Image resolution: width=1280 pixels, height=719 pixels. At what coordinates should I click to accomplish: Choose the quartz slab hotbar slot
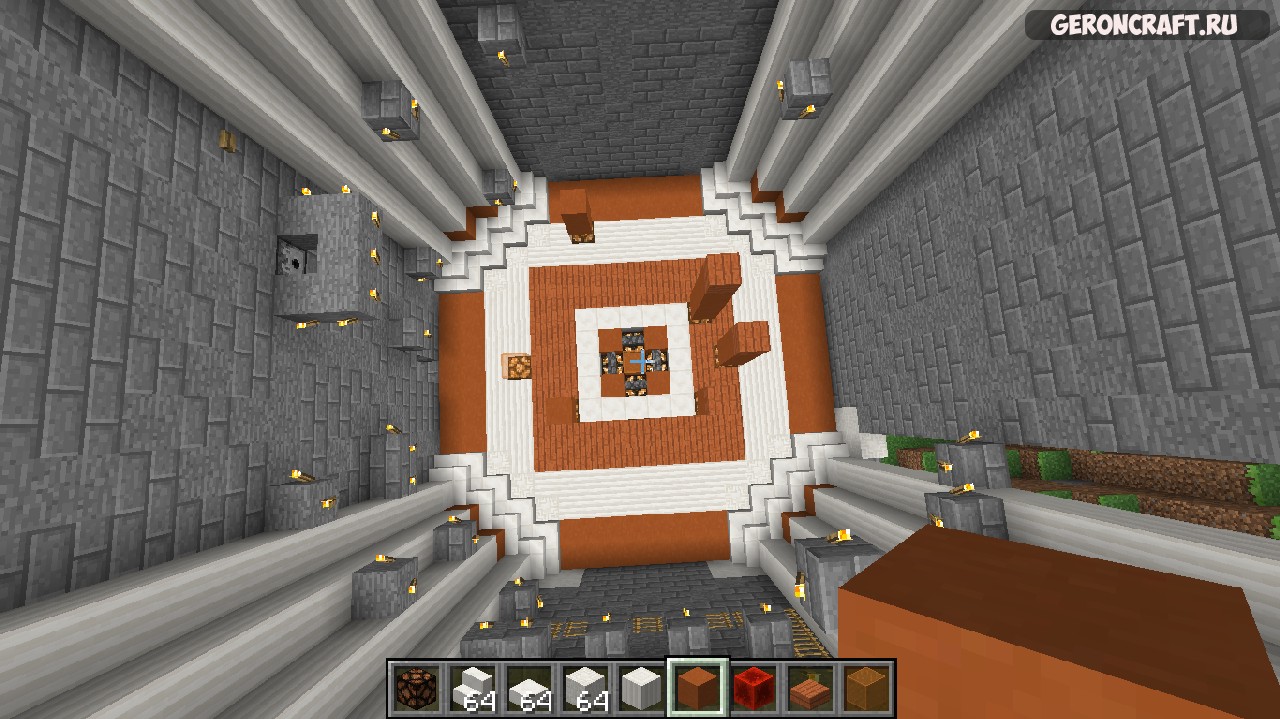[528, 688]
